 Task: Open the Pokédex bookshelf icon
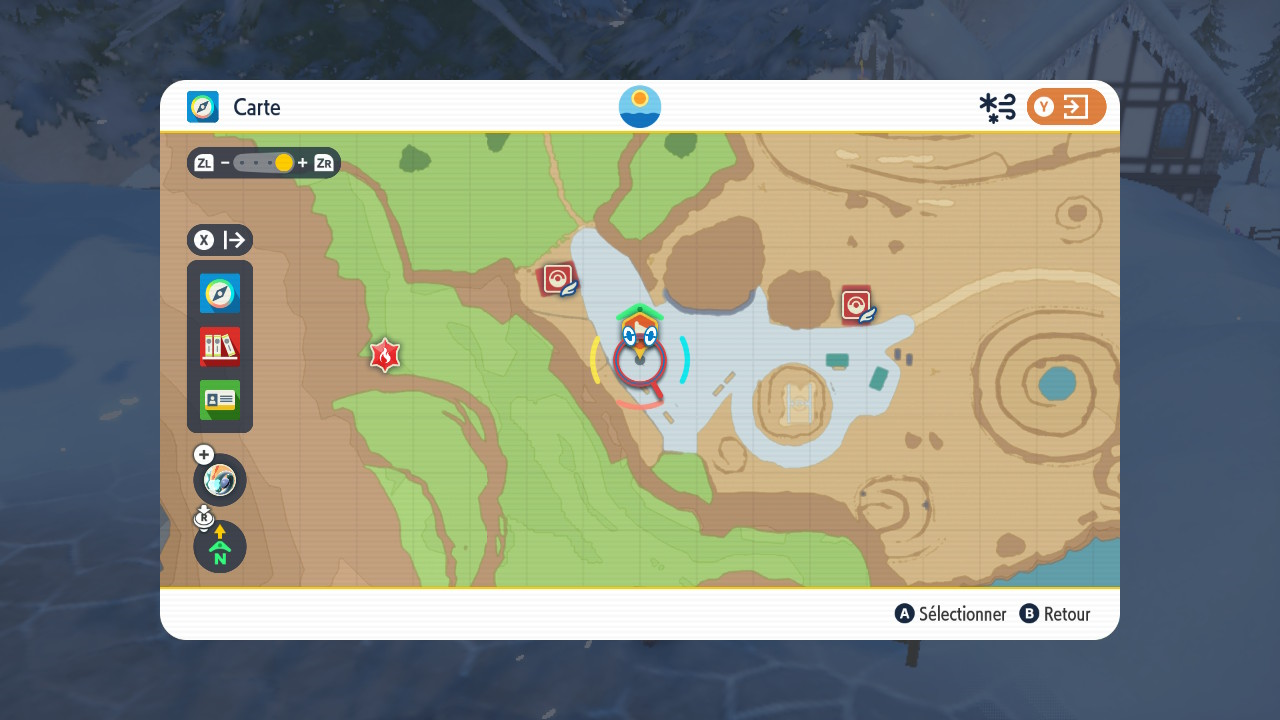(220, 347)
